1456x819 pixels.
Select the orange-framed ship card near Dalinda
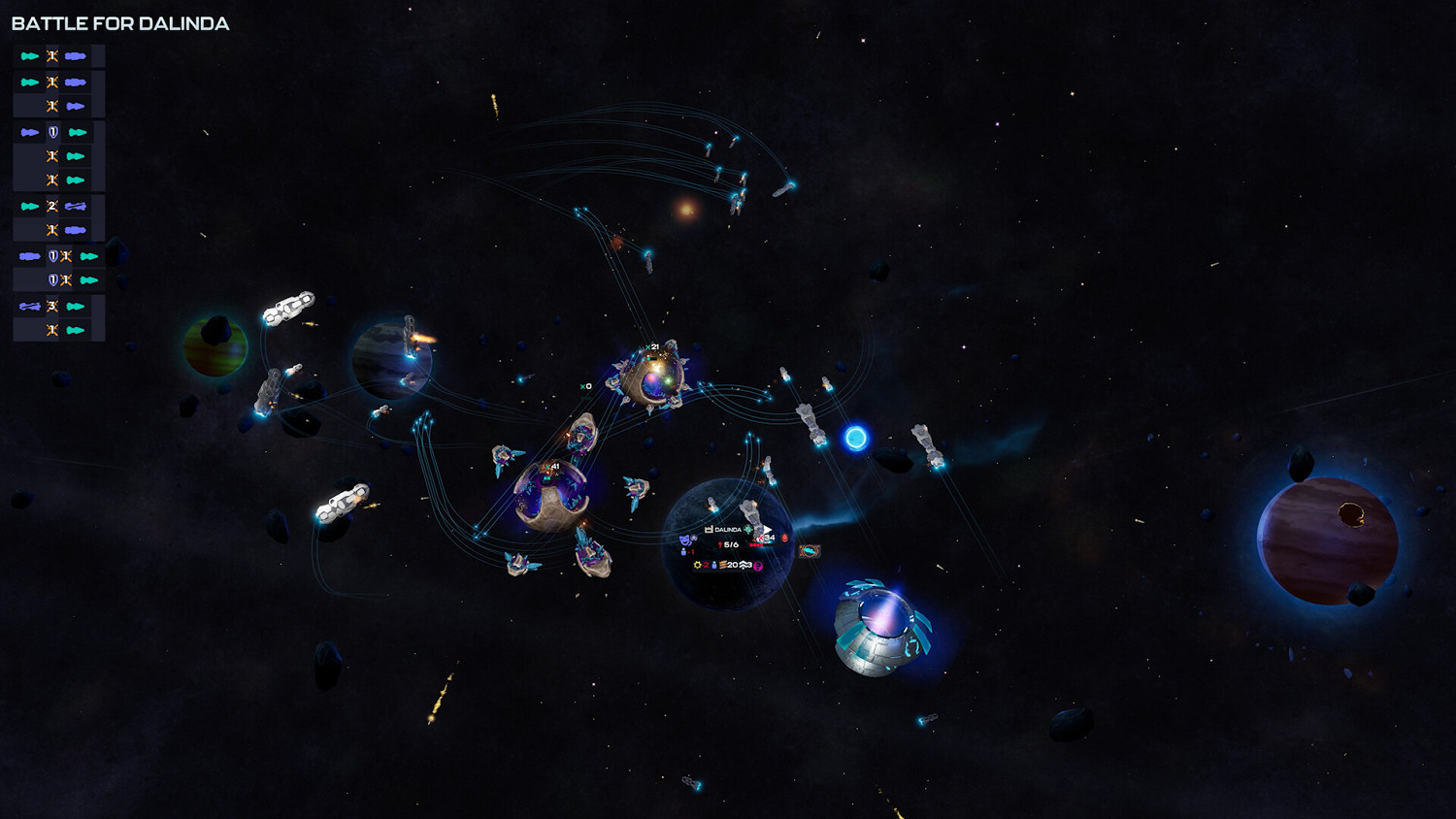click(809, 550)
